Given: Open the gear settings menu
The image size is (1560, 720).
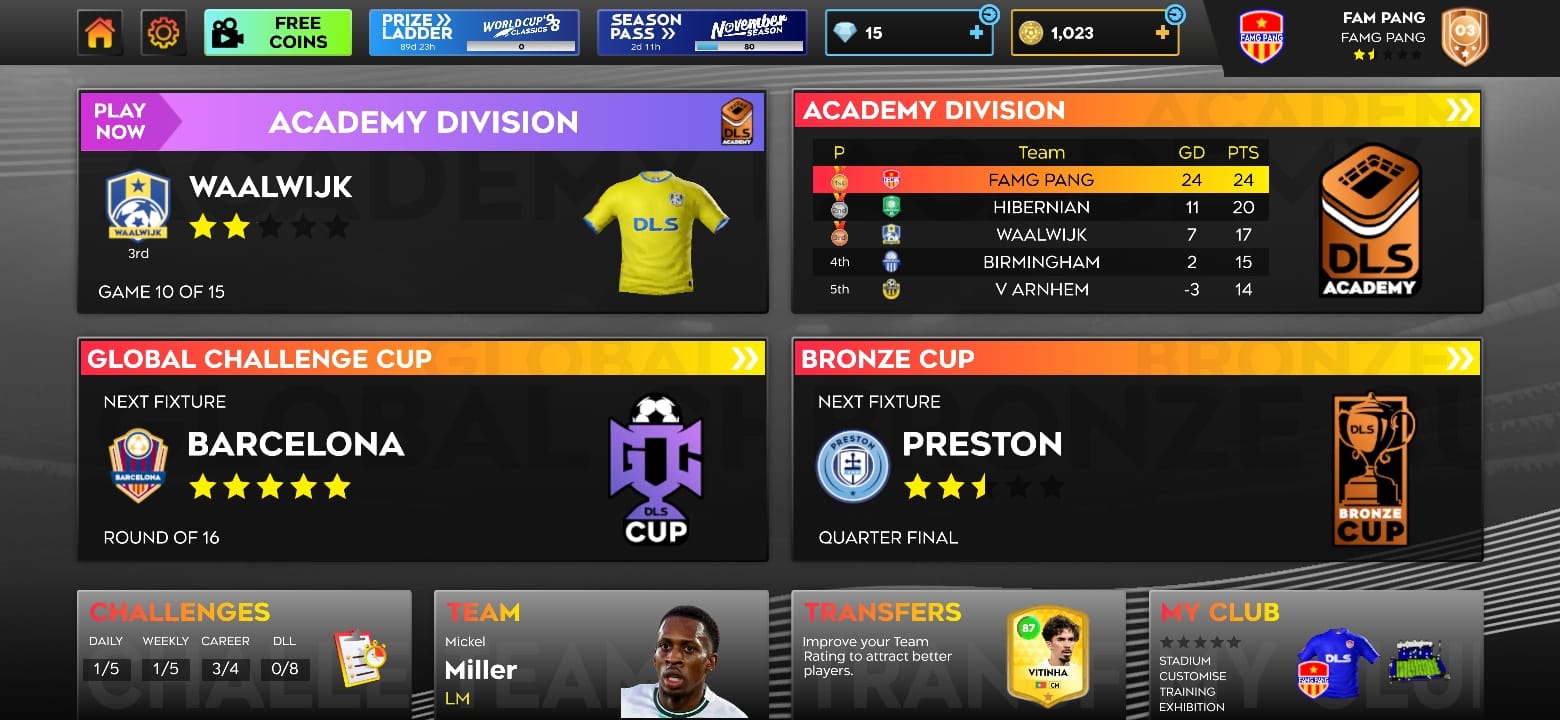Looking at the screenshot, I should 163,33.
